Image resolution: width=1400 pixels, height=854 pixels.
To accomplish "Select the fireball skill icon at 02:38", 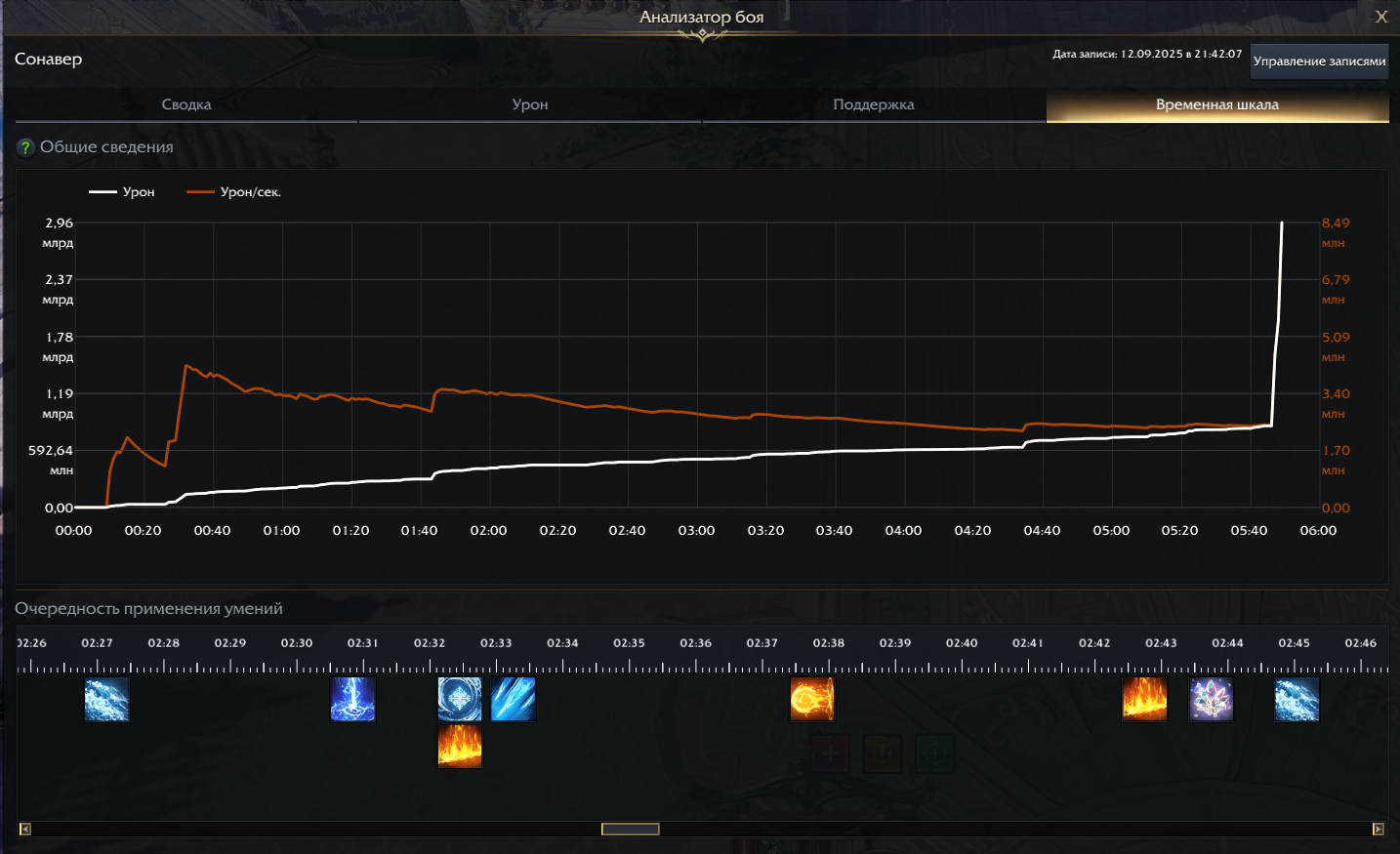I will coord(814,699).
